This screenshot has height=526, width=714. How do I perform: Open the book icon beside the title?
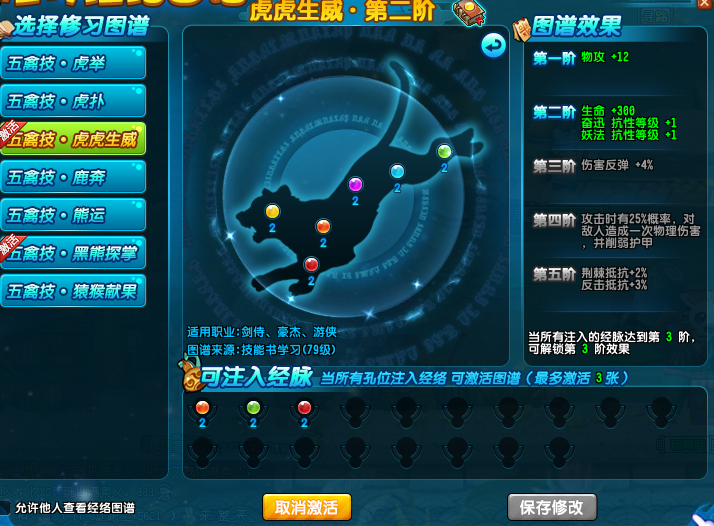point(466,12)
